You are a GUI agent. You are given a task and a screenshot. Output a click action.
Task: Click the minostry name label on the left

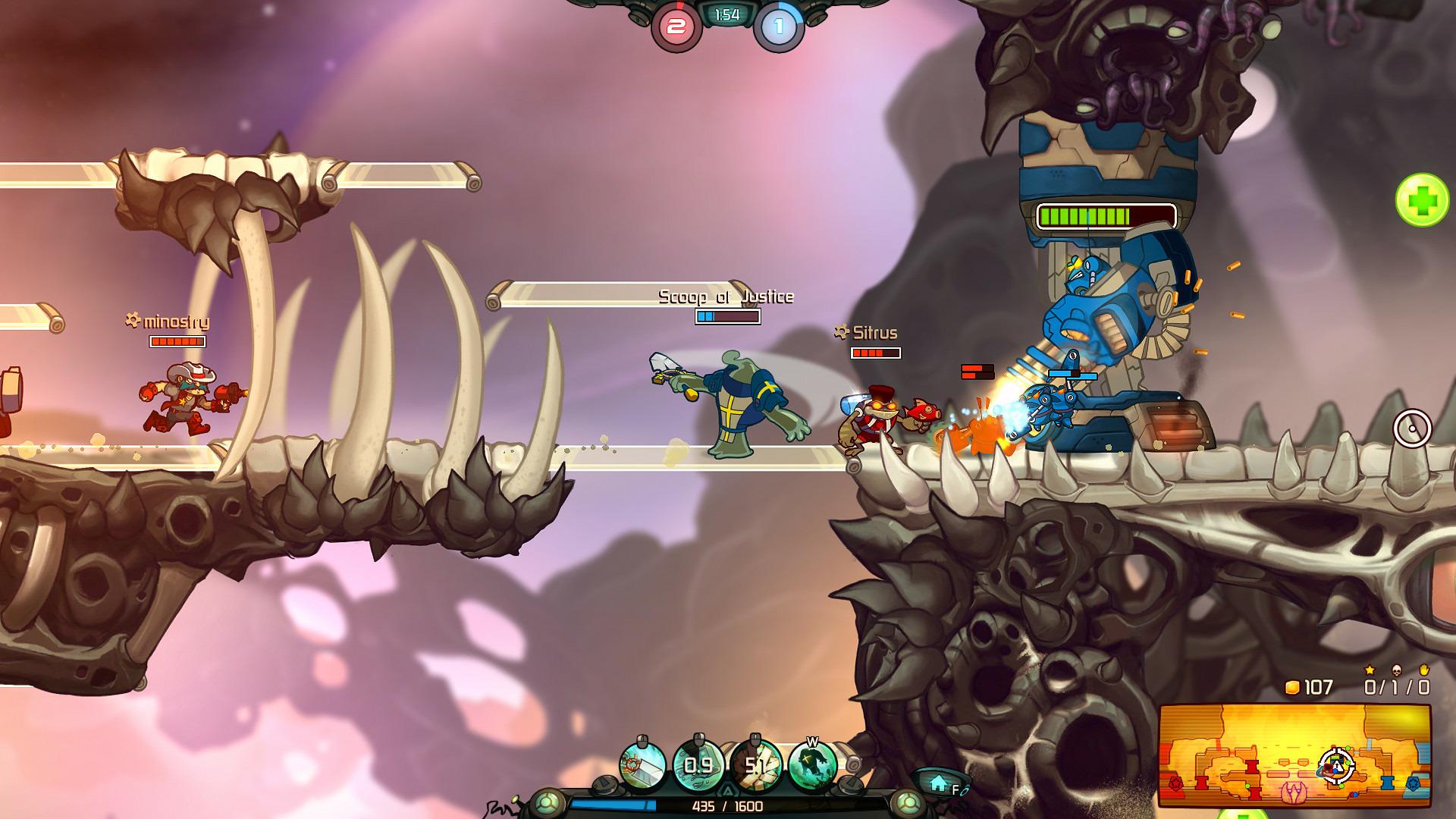pyautogui.click(x=174, y=321)
